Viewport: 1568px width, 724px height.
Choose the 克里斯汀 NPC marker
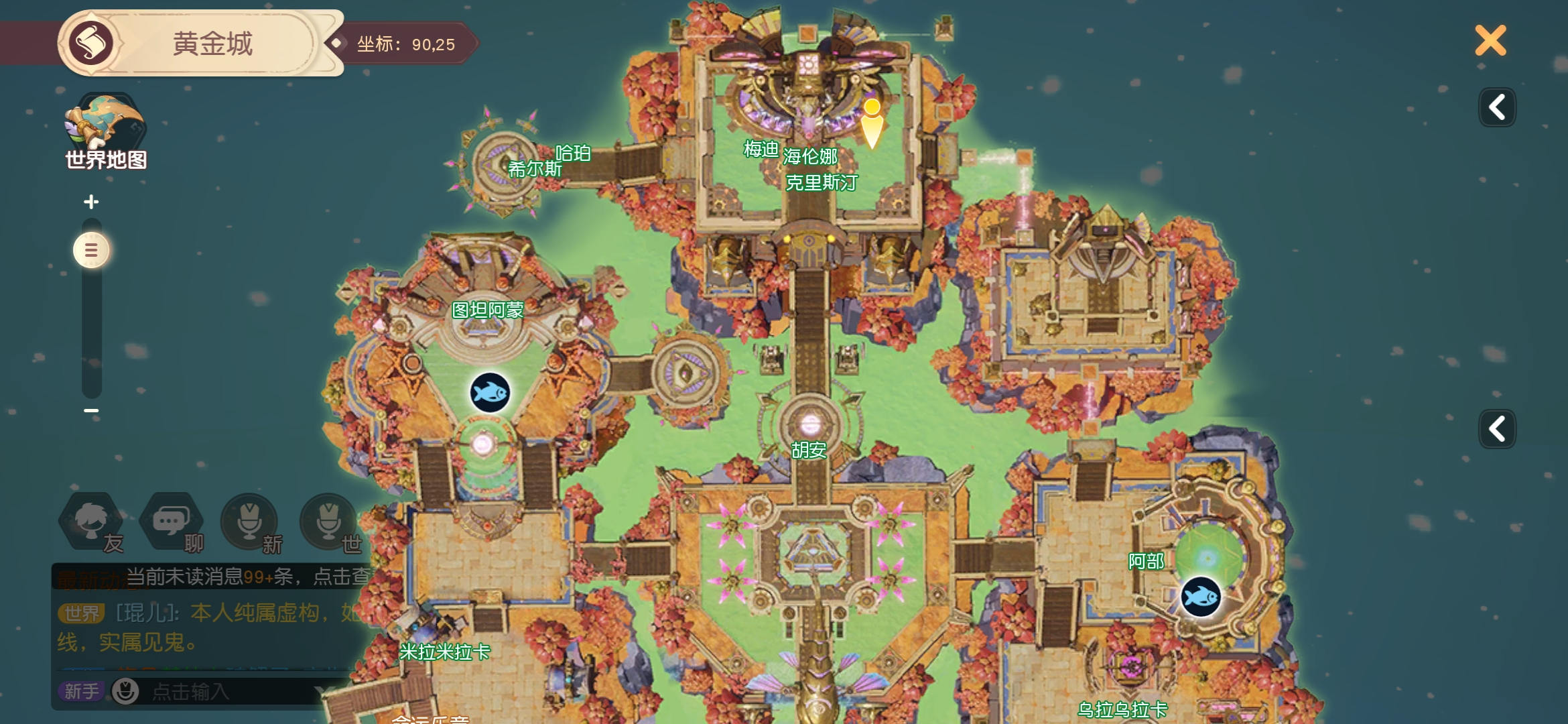click(822, 182)
